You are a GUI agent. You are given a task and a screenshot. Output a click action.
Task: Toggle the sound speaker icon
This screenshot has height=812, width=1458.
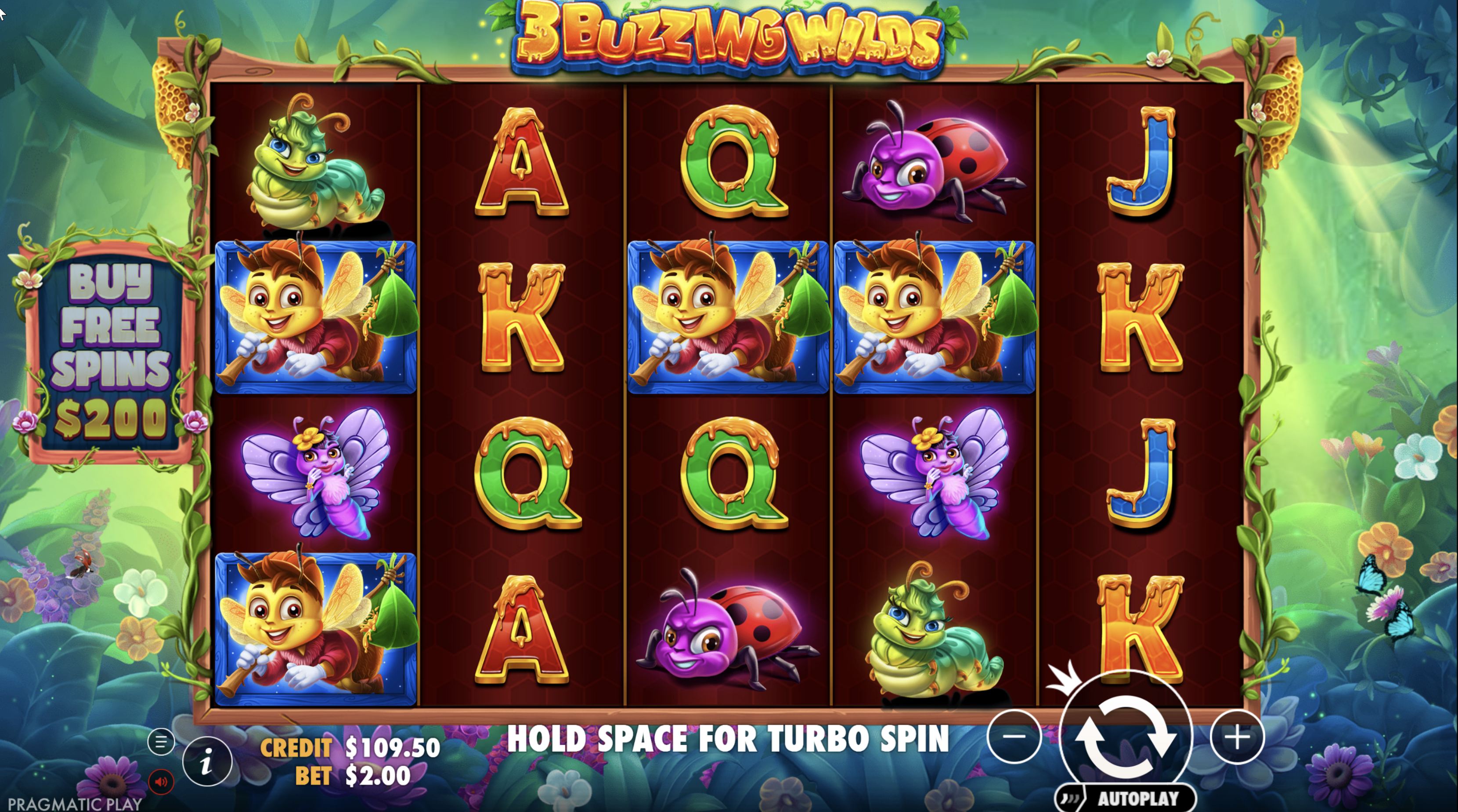[161, 782]
